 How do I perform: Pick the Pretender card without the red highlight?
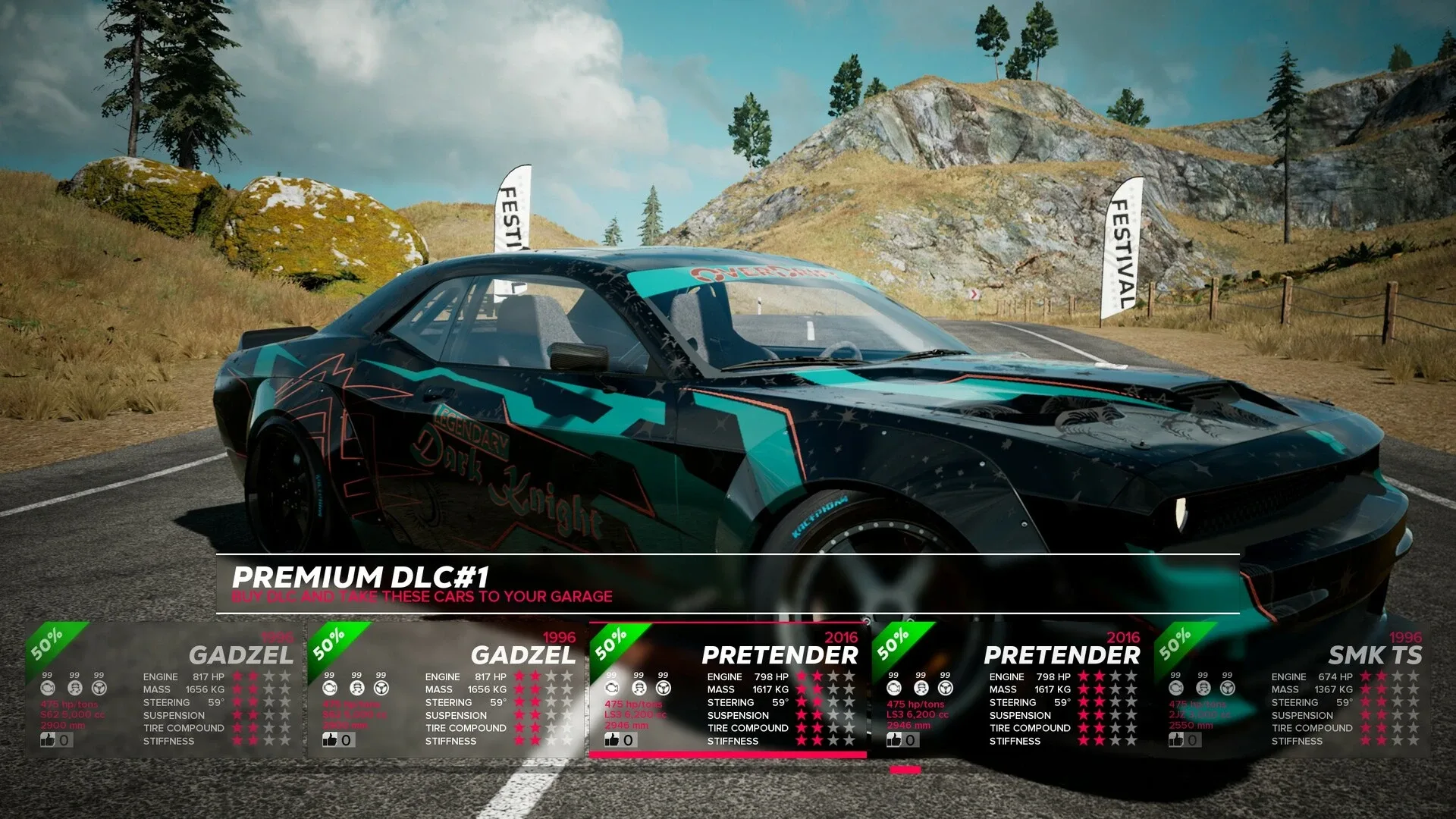(x=1010, y=690)
